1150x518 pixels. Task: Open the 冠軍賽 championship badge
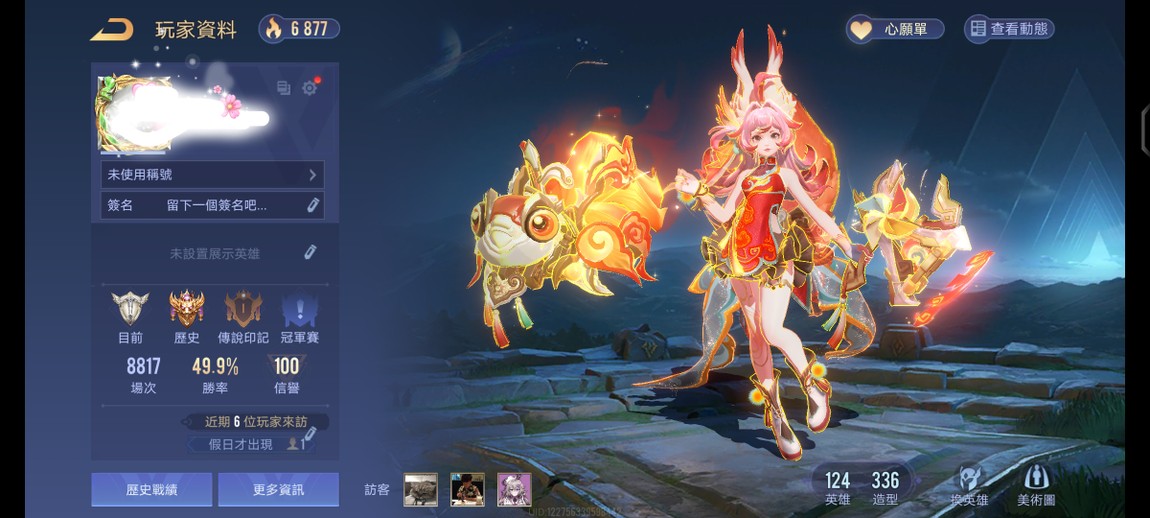(x=298, y=312)
